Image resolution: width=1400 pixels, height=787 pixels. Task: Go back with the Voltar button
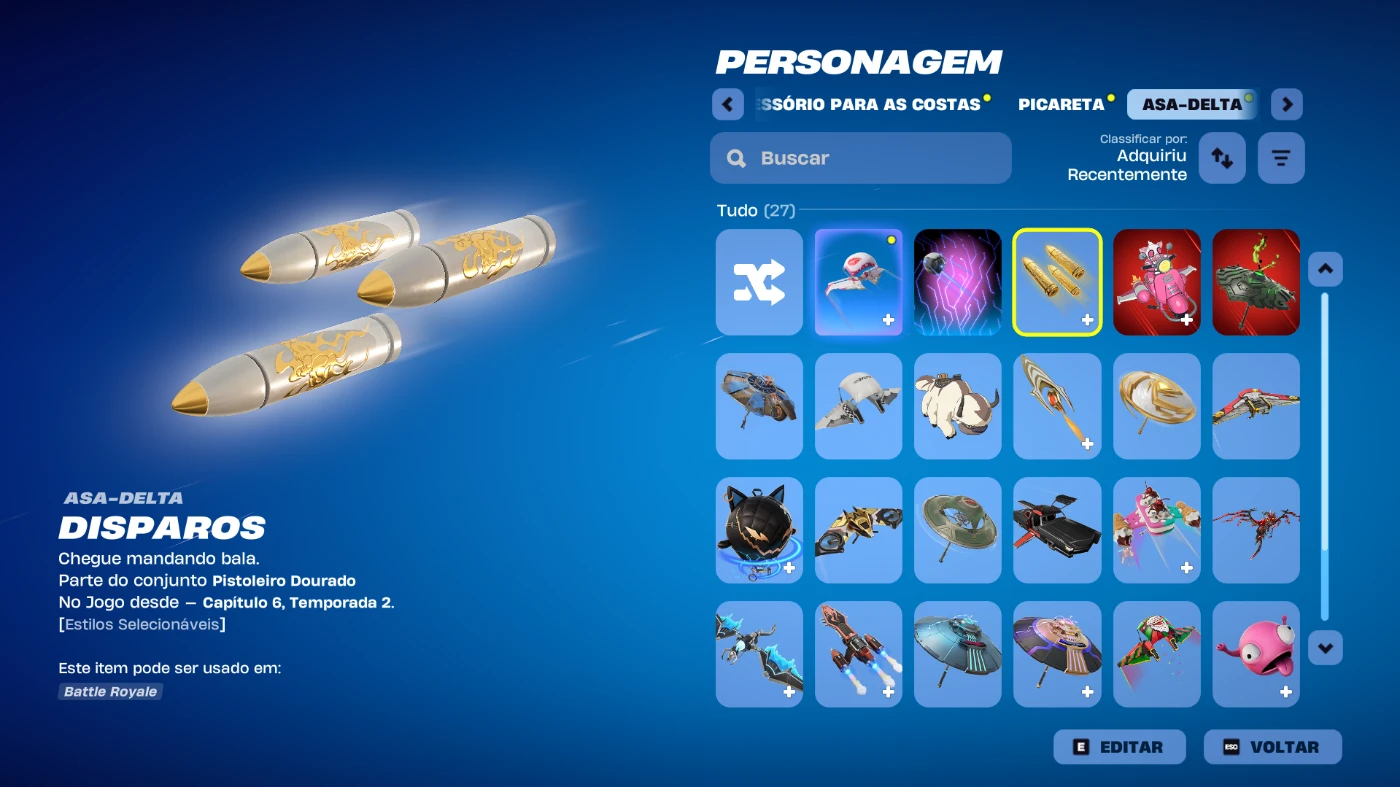click(x=1272, y=747)
